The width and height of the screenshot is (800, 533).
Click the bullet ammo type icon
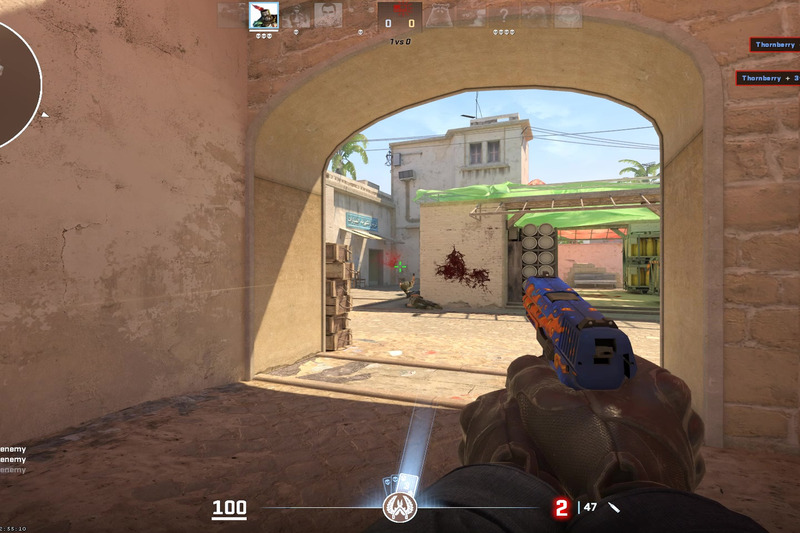click(x=614, y=507)
